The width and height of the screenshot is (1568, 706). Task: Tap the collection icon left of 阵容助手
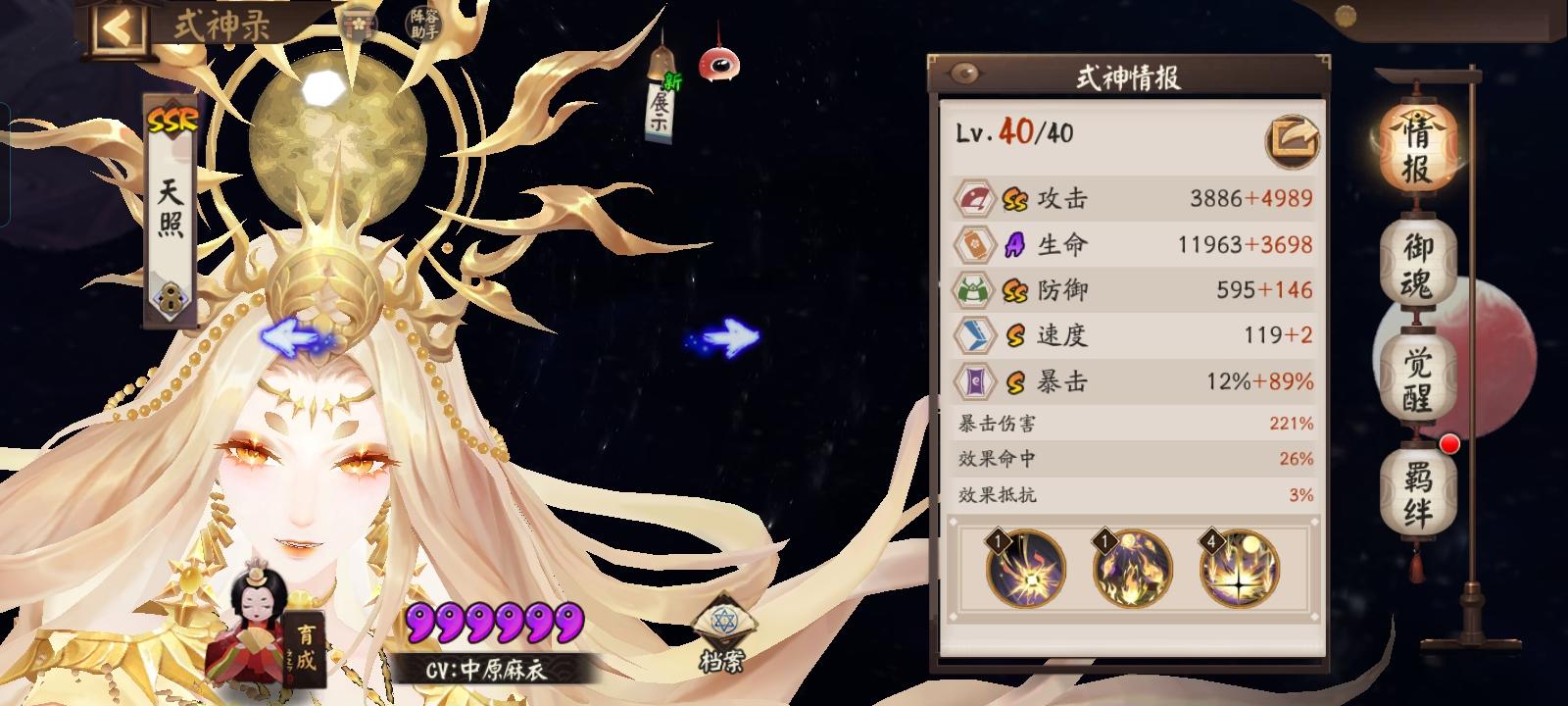[357, 22]
